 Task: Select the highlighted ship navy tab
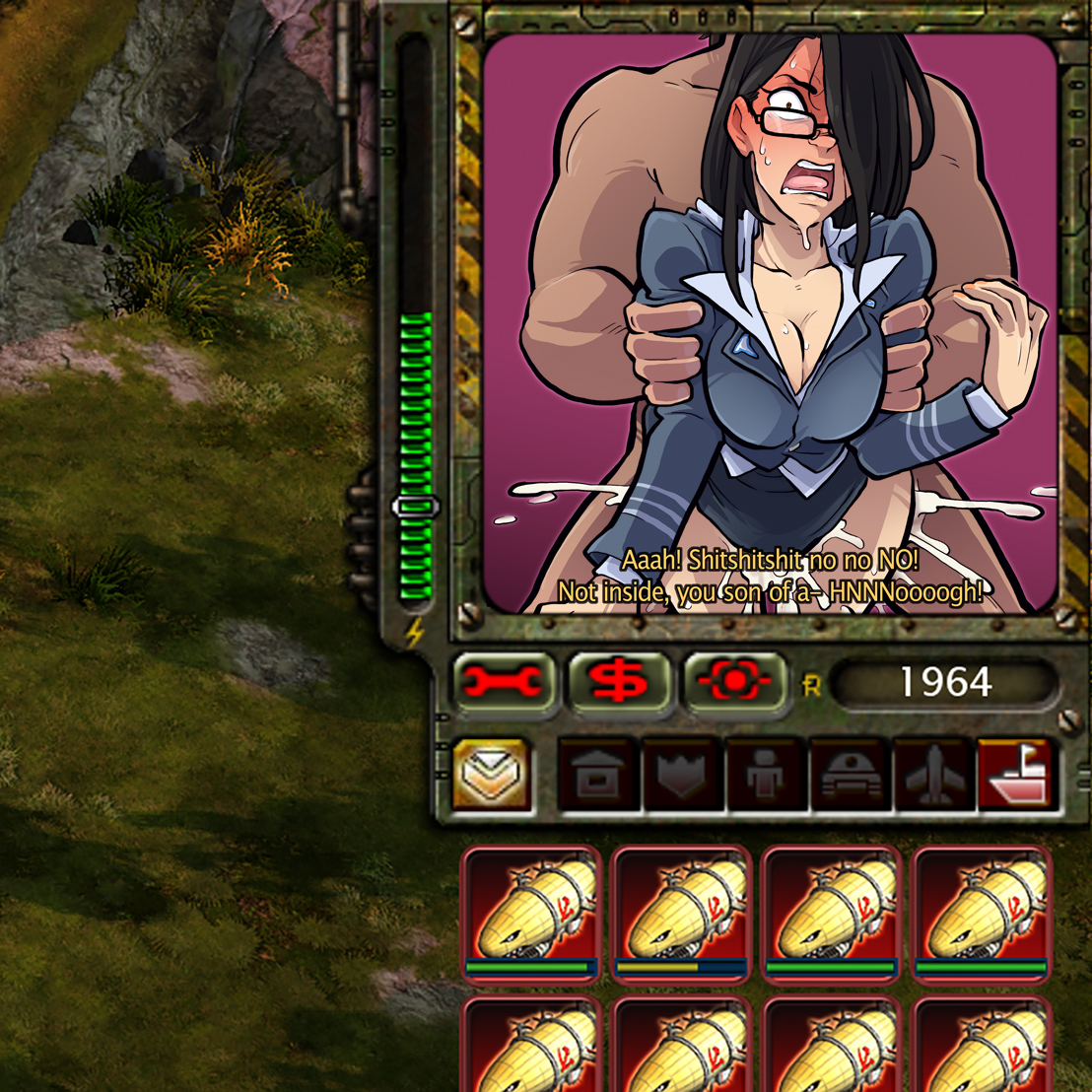click(x=1015, y=776)
